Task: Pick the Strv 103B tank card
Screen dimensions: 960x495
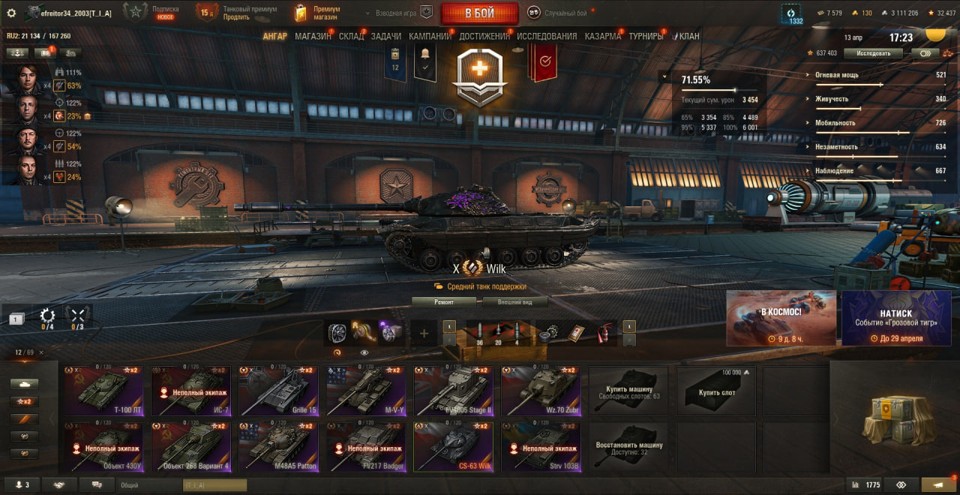Action: coord(540,444)
